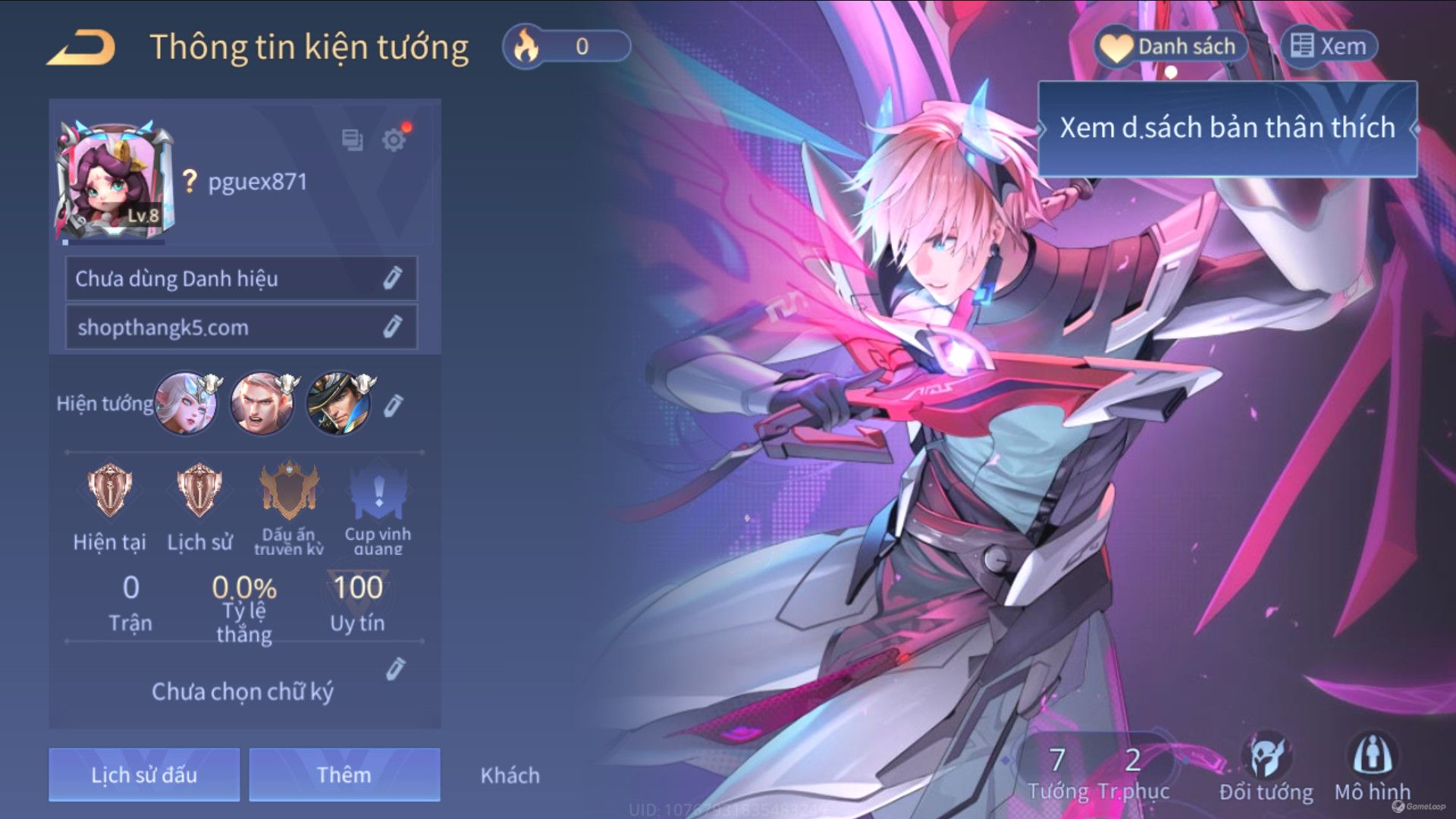Select the Hiện tại rank badge
The height and width of the screenshot is (819, 1456).
[109, 491]
